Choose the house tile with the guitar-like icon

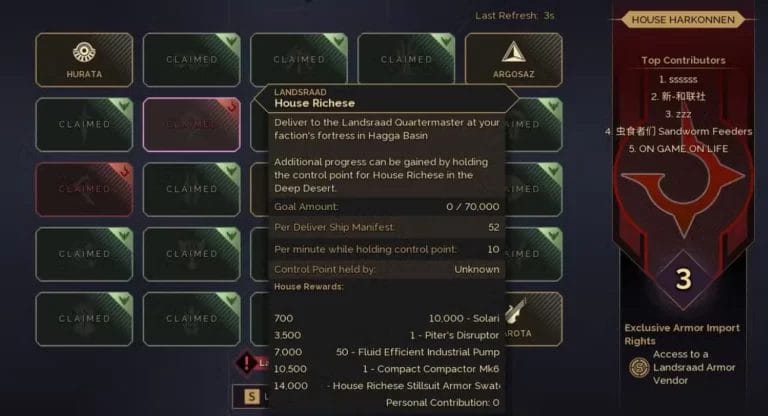[x=520, y=318]
